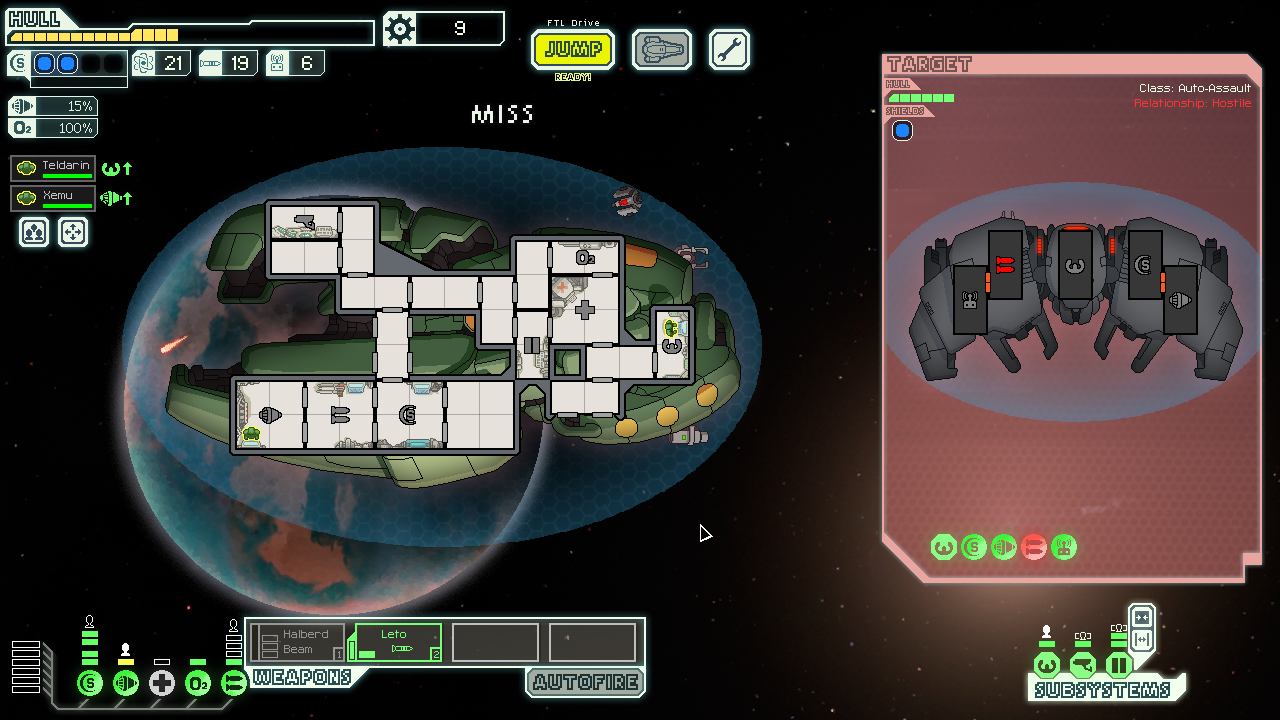Click the sensors subsystem icon

[x=1083, y=665]
